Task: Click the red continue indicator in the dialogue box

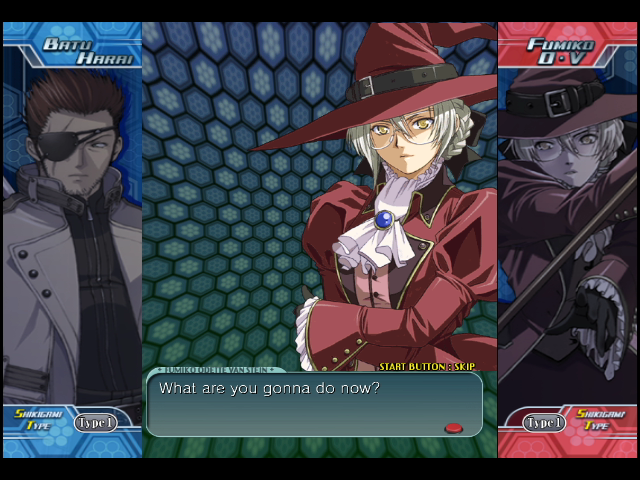Action: [453, 427]
